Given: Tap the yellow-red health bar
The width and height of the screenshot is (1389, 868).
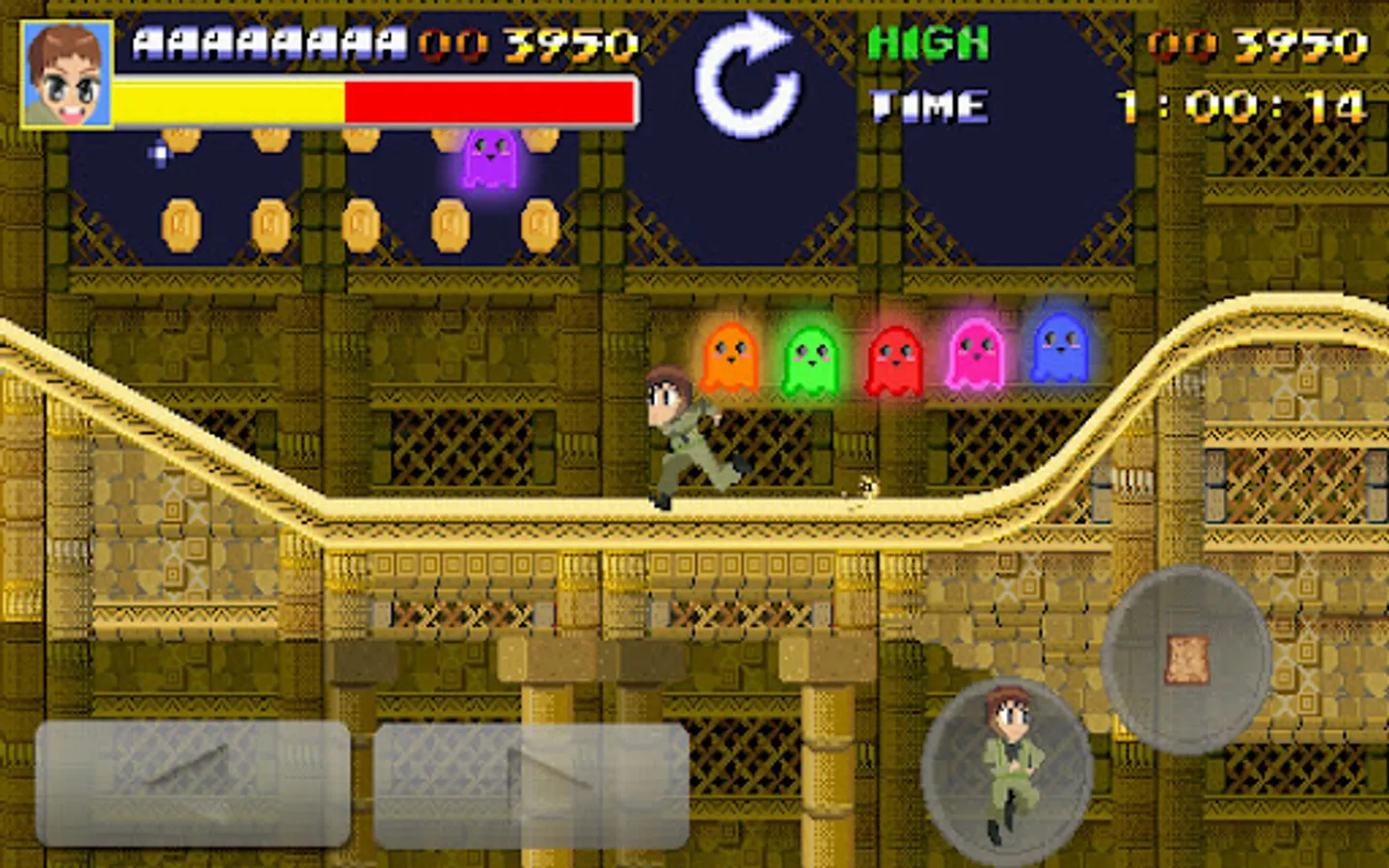Looking at the screenshot, I should pyautogui.click(x=371, y=99).
